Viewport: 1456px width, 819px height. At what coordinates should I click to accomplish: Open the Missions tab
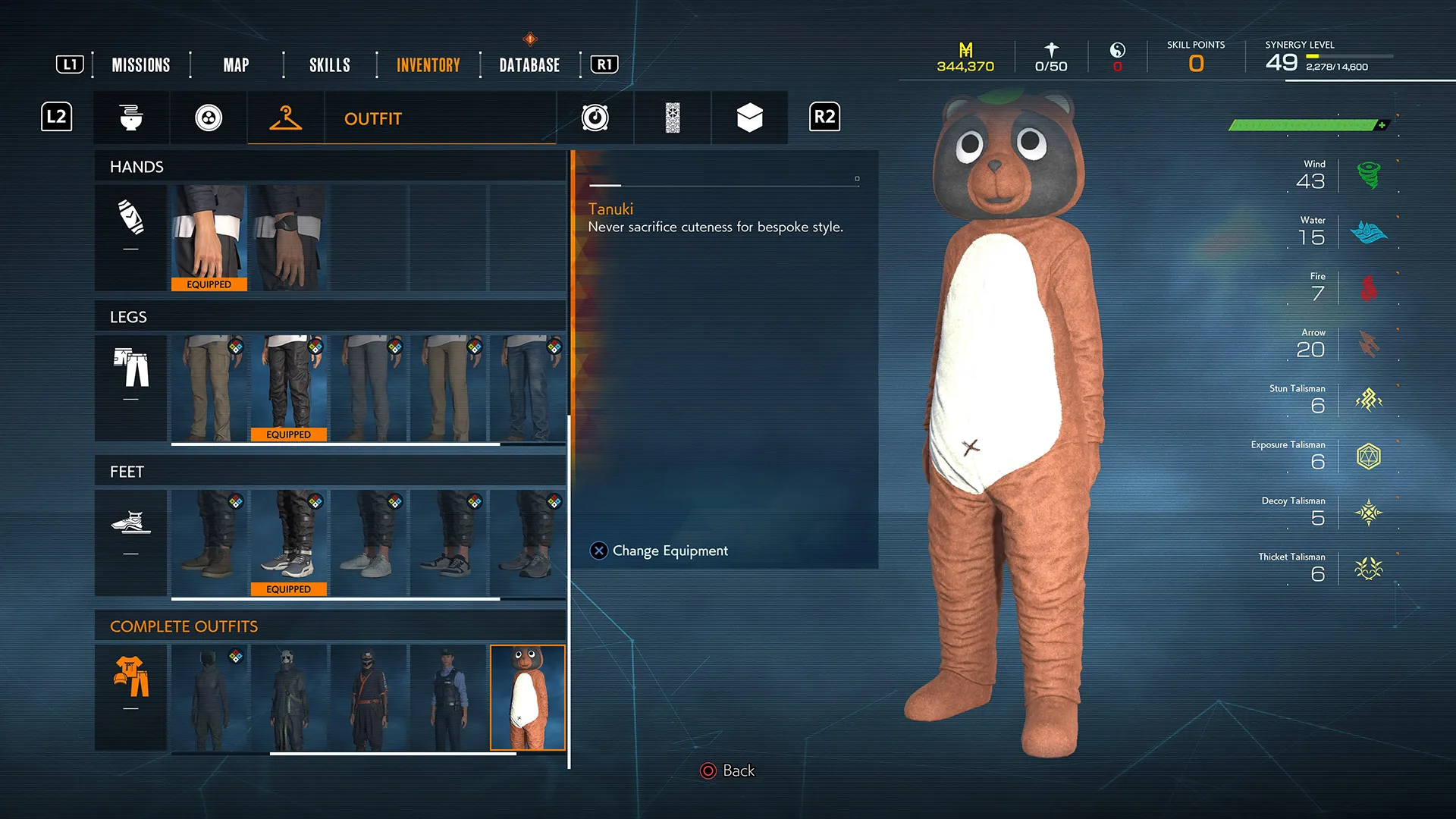141,65
